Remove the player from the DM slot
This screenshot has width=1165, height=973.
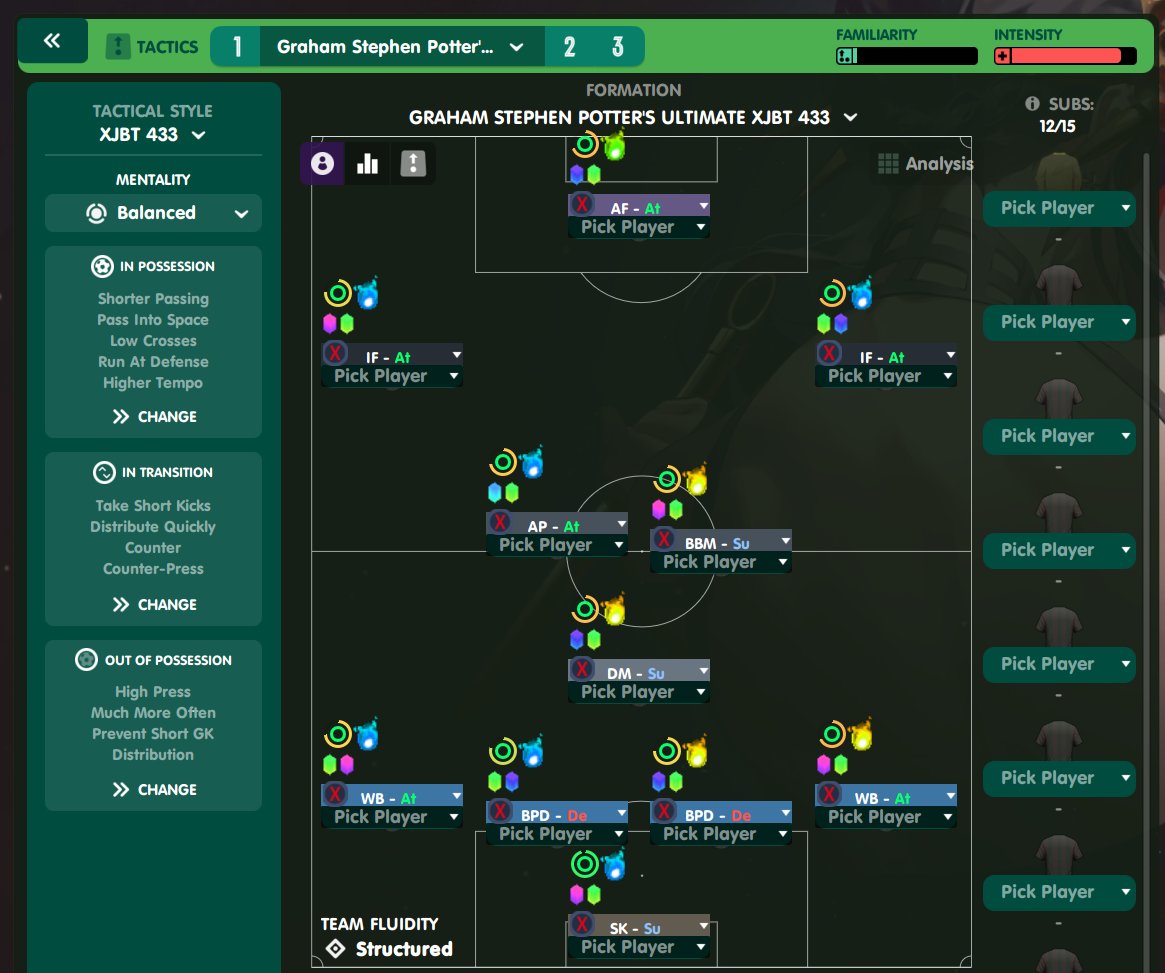pyautogui.click(x=582, y=671)
